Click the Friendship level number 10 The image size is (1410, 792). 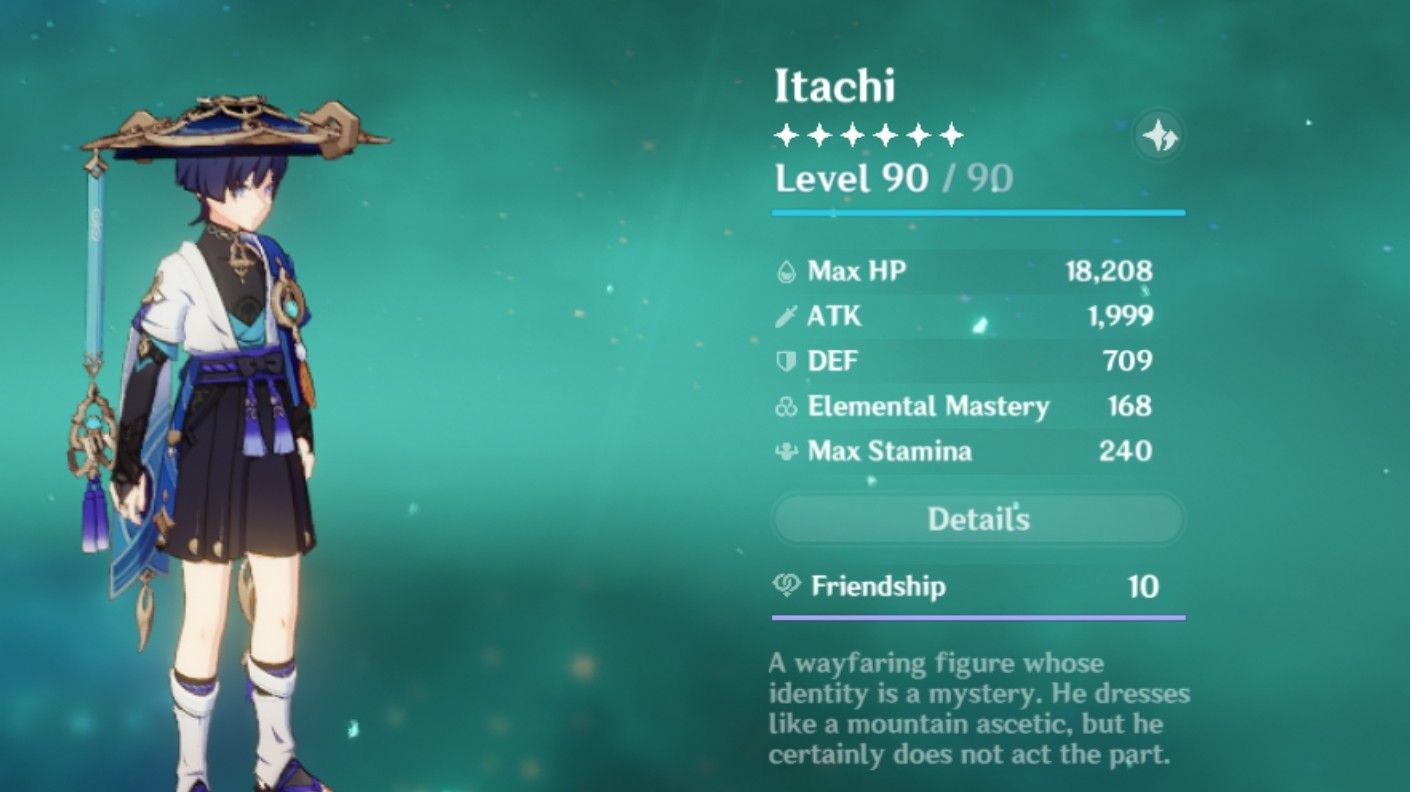[1145, 588]
